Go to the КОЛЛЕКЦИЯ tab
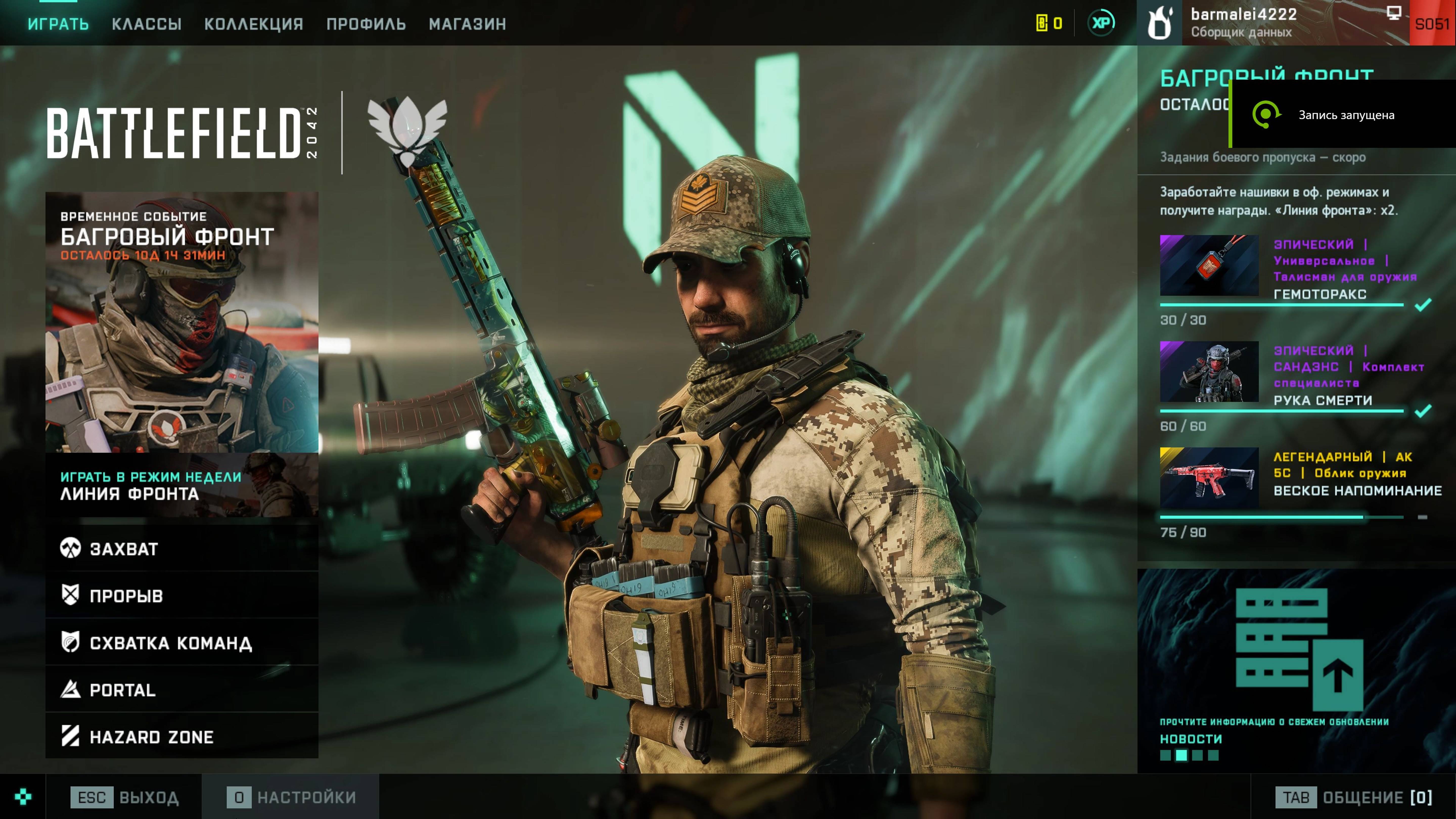This screenshot has height=819, width=1456. (254, 24)
